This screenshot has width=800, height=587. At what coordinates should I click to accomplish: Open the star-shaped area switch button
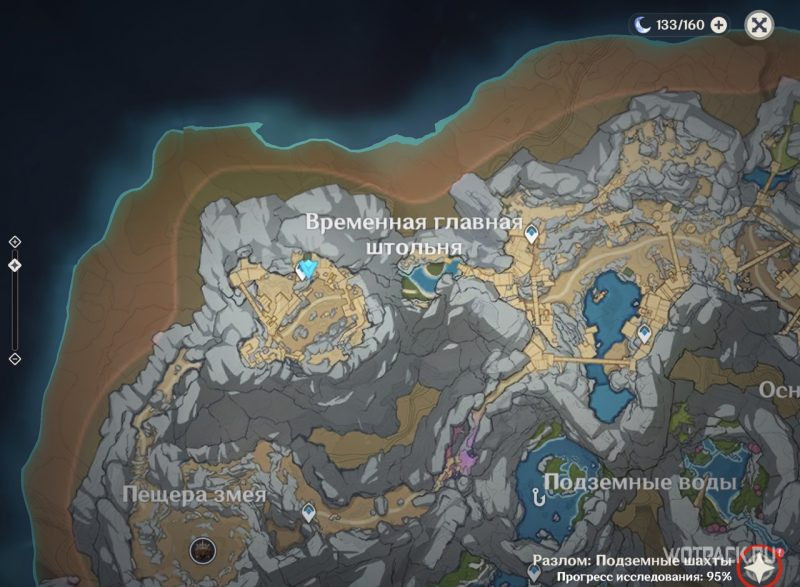coord(770,564)
